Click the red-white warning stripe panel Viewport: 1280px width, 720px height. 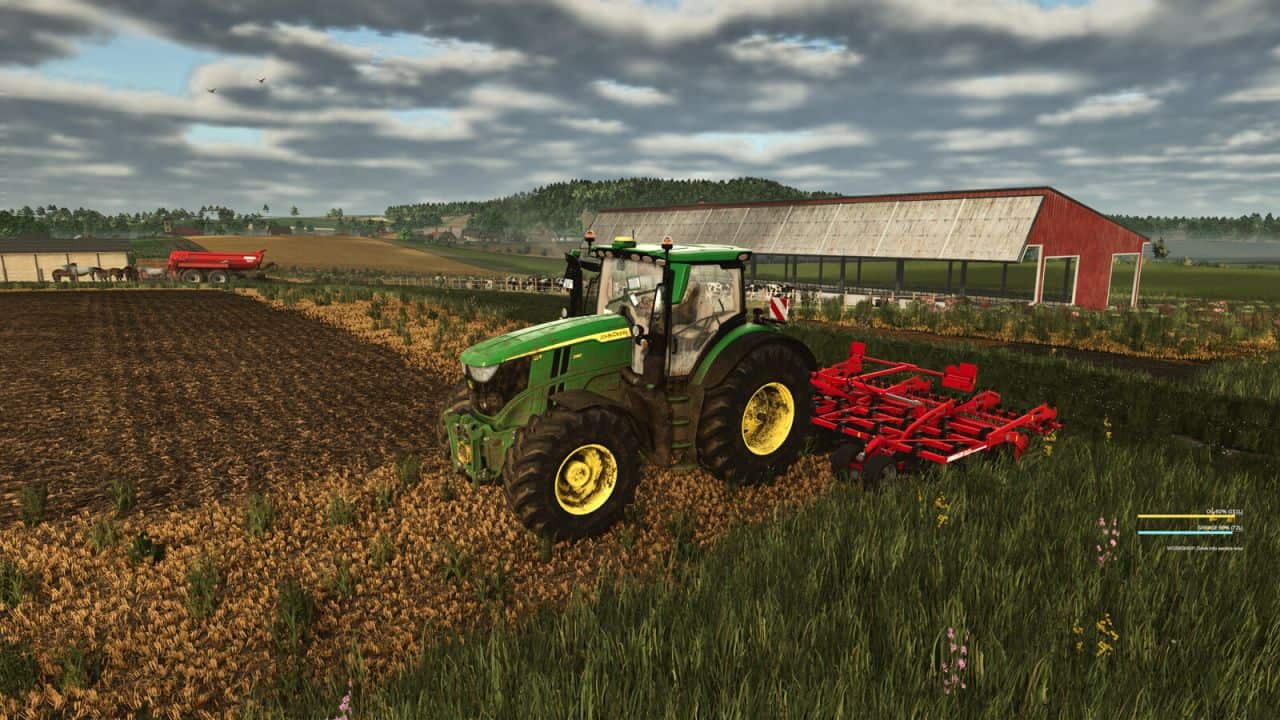pyautogui.click(x=778, y=307)
